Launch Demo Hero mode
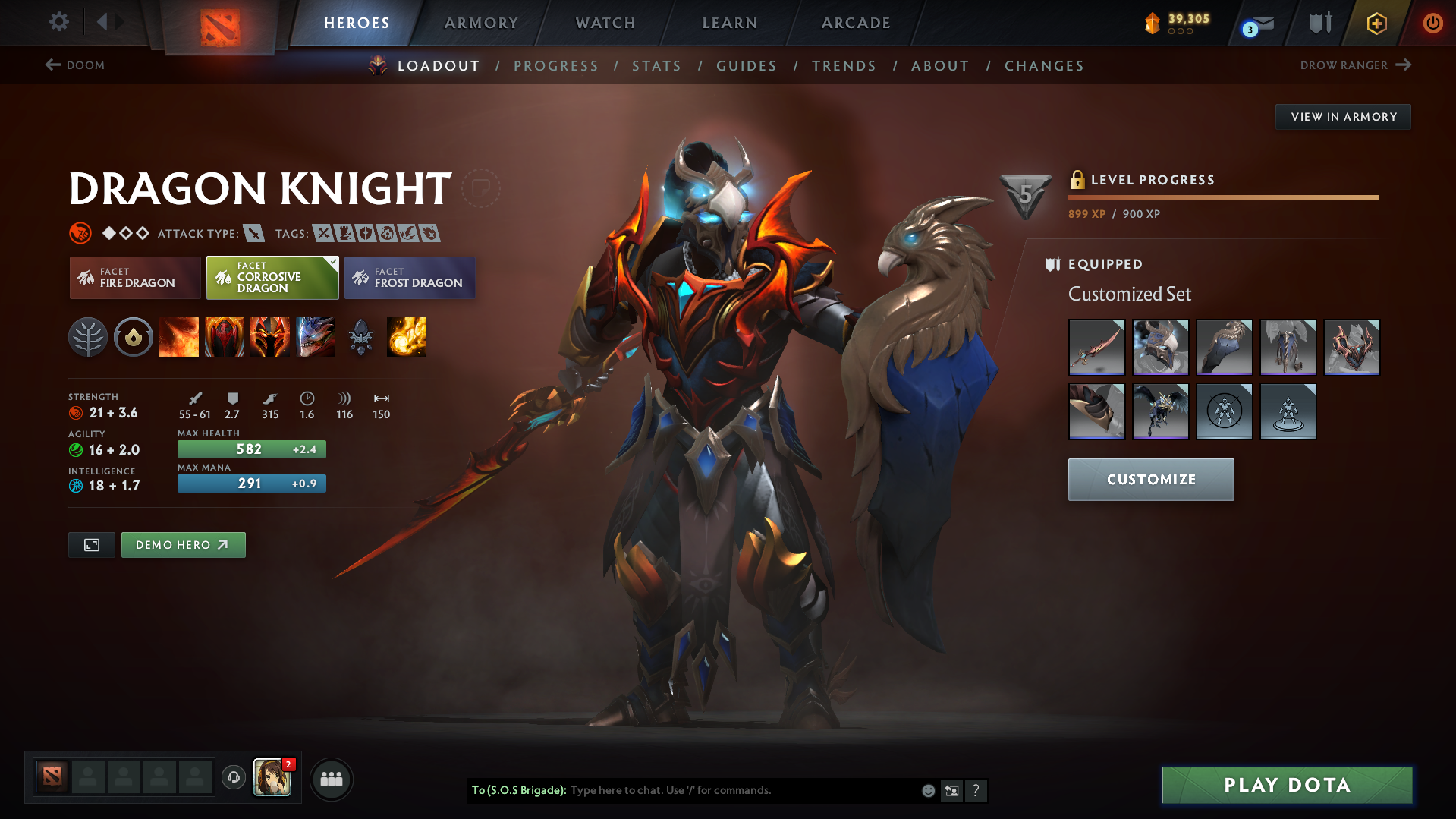The height and width of the screenshot is (819, 1456). pos(183,545)
